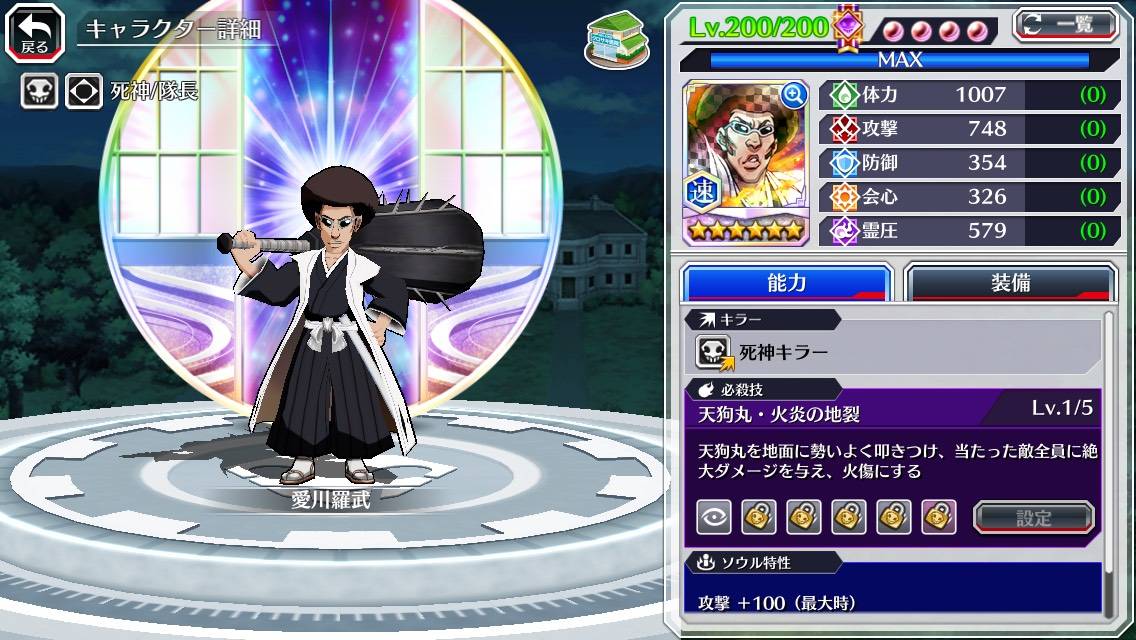
Task: Tap the skull affiliation icon near 死神/隊長
Action: click(39, 92)
